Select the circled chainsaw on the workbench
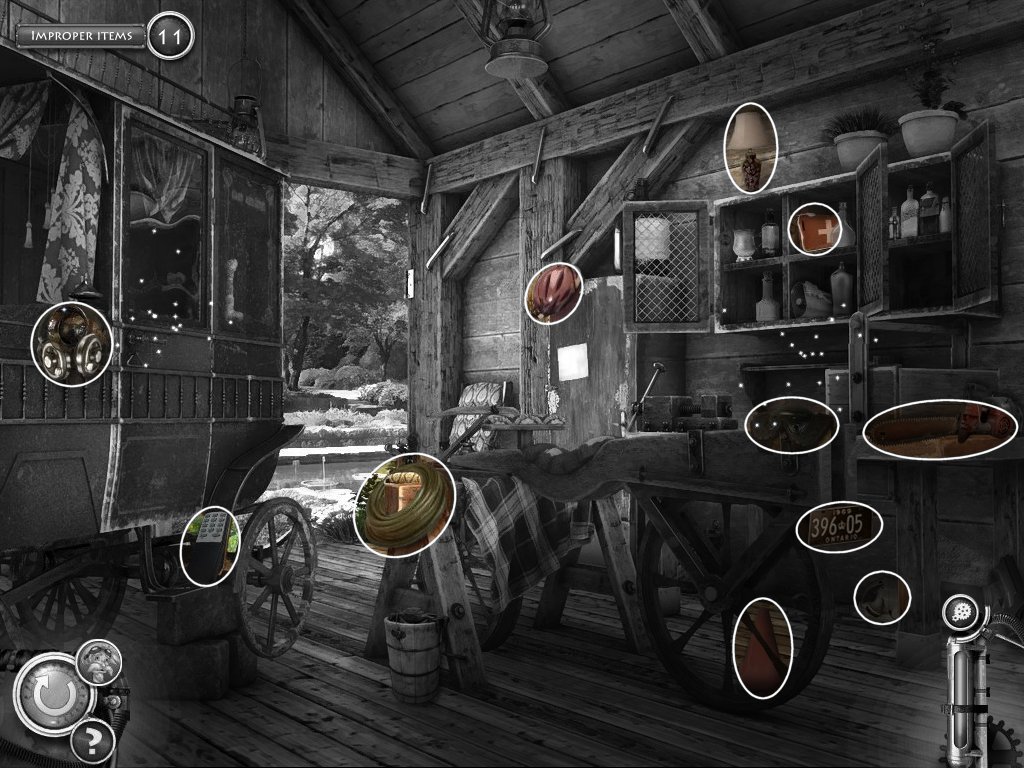 pyautogui.click(x=940, y=428)
